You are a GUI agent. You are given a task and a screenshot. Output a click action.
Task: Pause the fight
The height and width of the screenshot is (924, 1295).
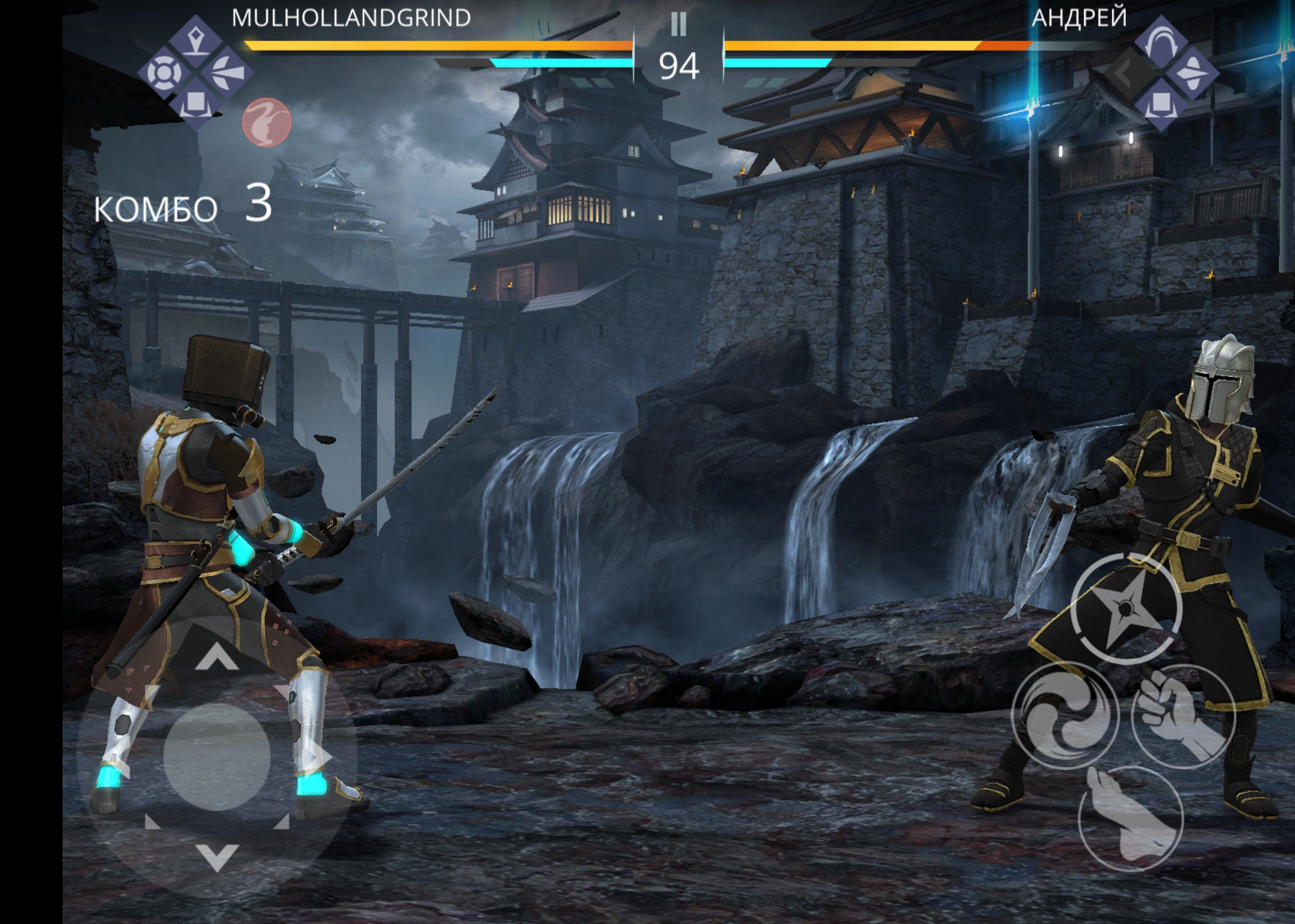click(678, 24)
